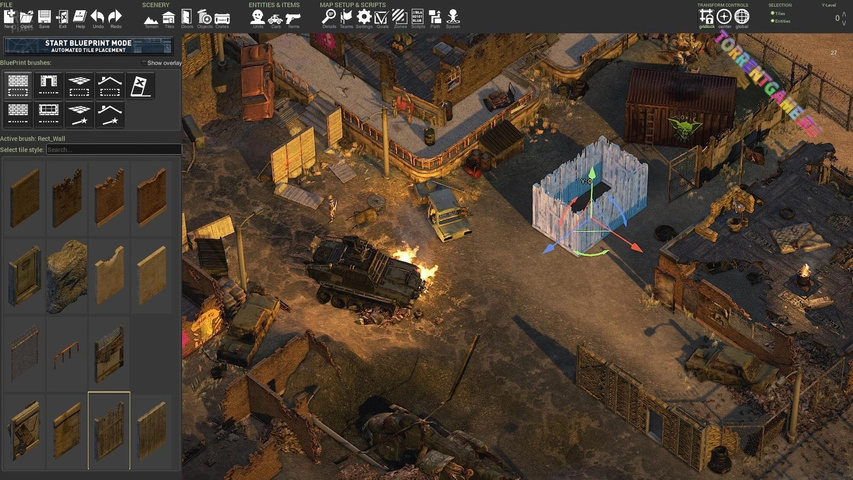Switch transform to global mode
The image size is (853, 480).
pyautogui.click(x=741, y=18)
